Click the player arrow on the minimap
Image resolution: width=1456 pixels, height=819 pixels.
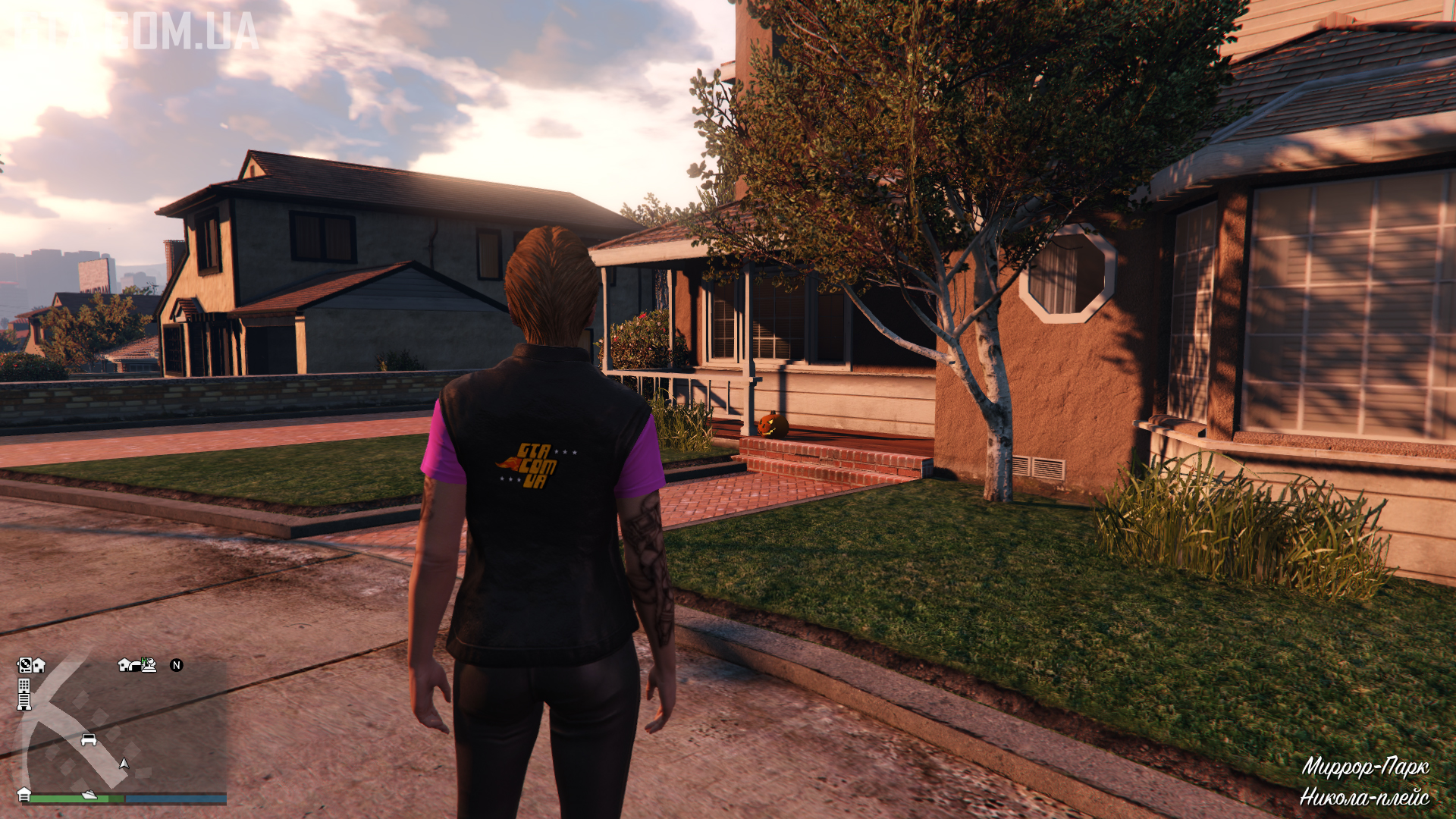124,764
